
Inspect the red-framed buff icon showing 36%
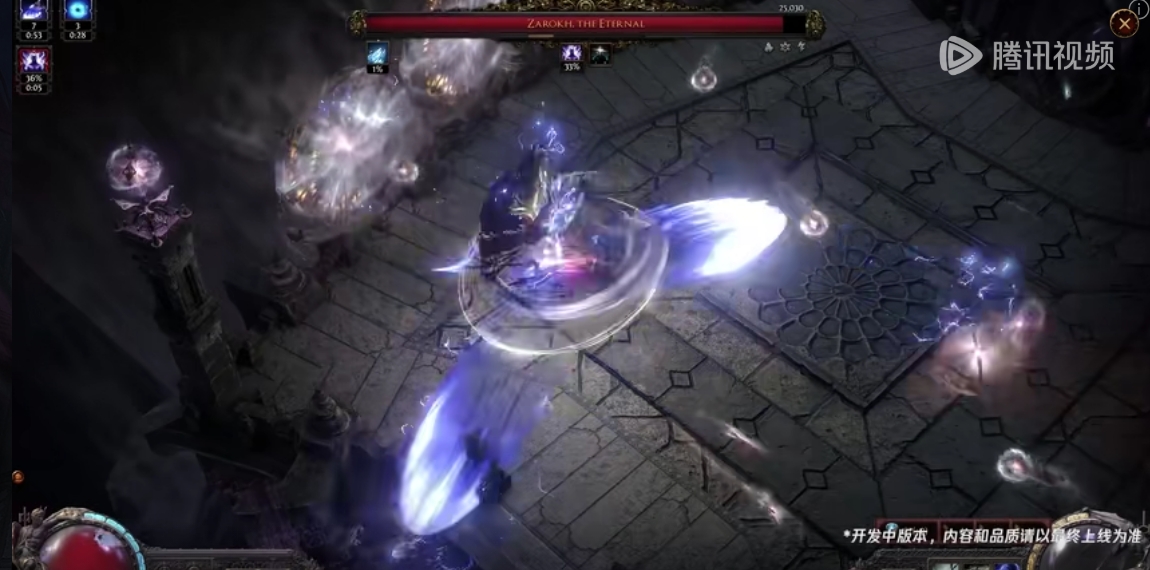[x=34, y=63]
